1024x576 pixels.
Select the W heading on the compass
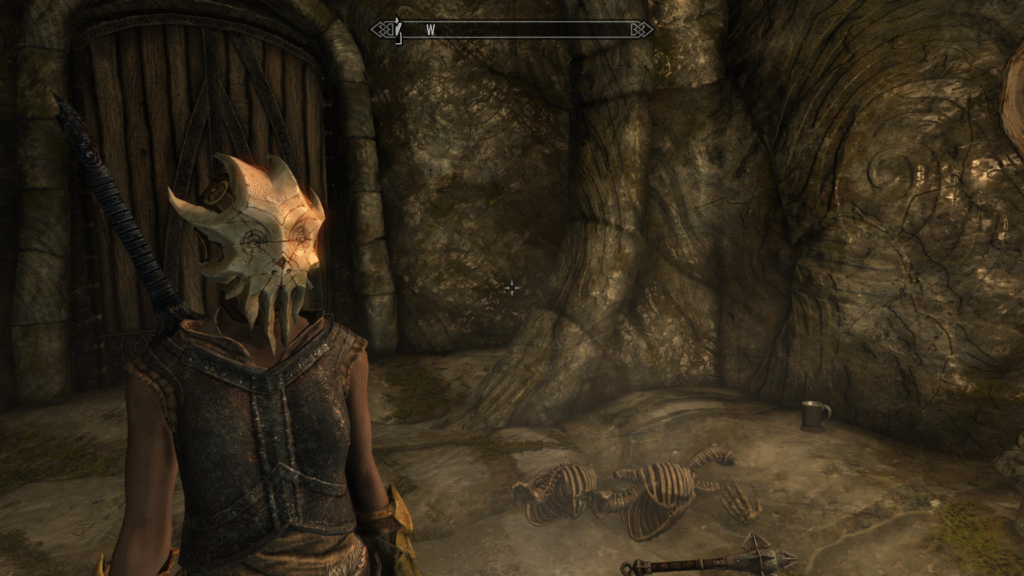430,30
